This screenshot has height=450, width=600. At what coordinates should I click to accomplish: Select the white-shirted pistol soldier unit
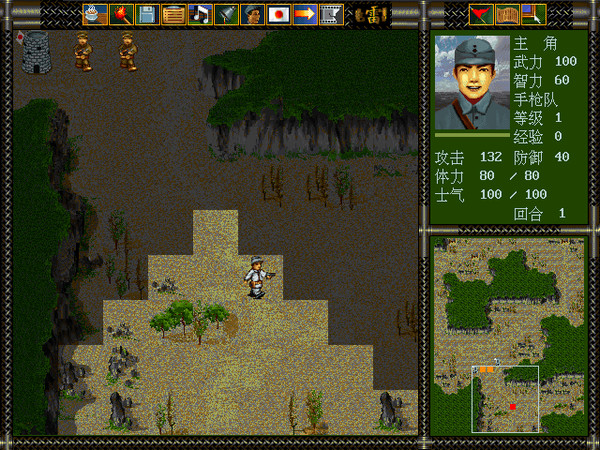coord(257,277)
